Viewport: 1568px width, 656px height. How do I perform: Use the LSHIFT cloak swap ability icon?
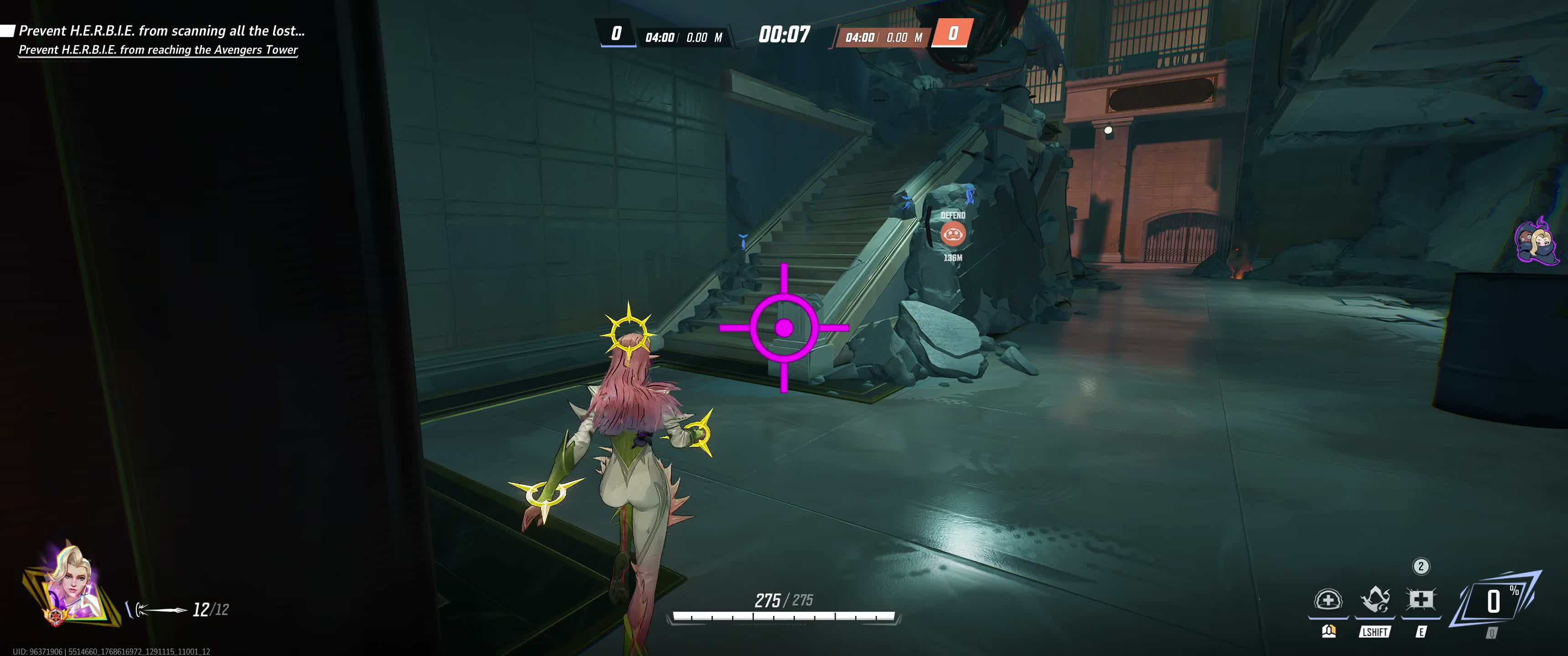(1374, 600)
